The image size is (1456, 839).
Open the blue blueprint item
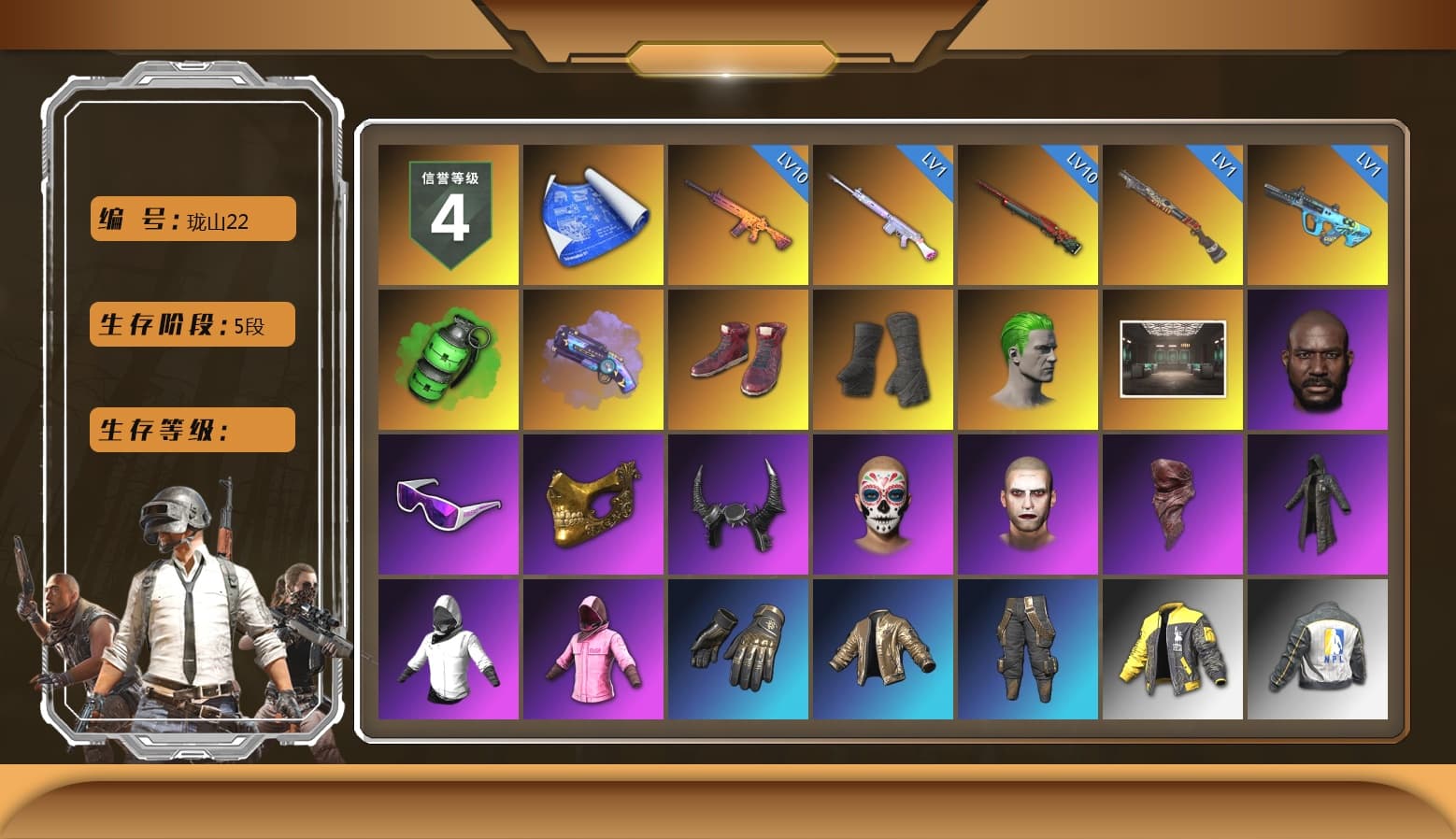point(592,213)
